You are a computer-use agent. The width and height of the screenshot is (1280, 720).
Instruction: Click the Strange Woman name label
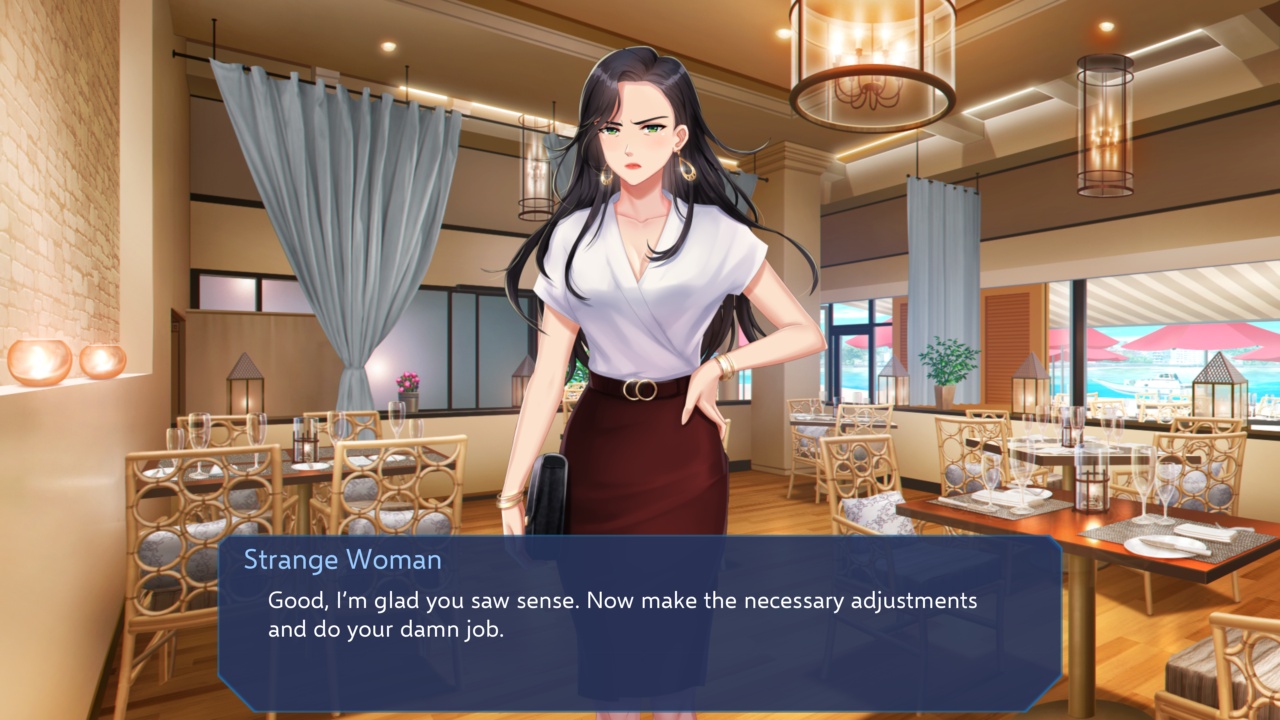pos(344,560)
